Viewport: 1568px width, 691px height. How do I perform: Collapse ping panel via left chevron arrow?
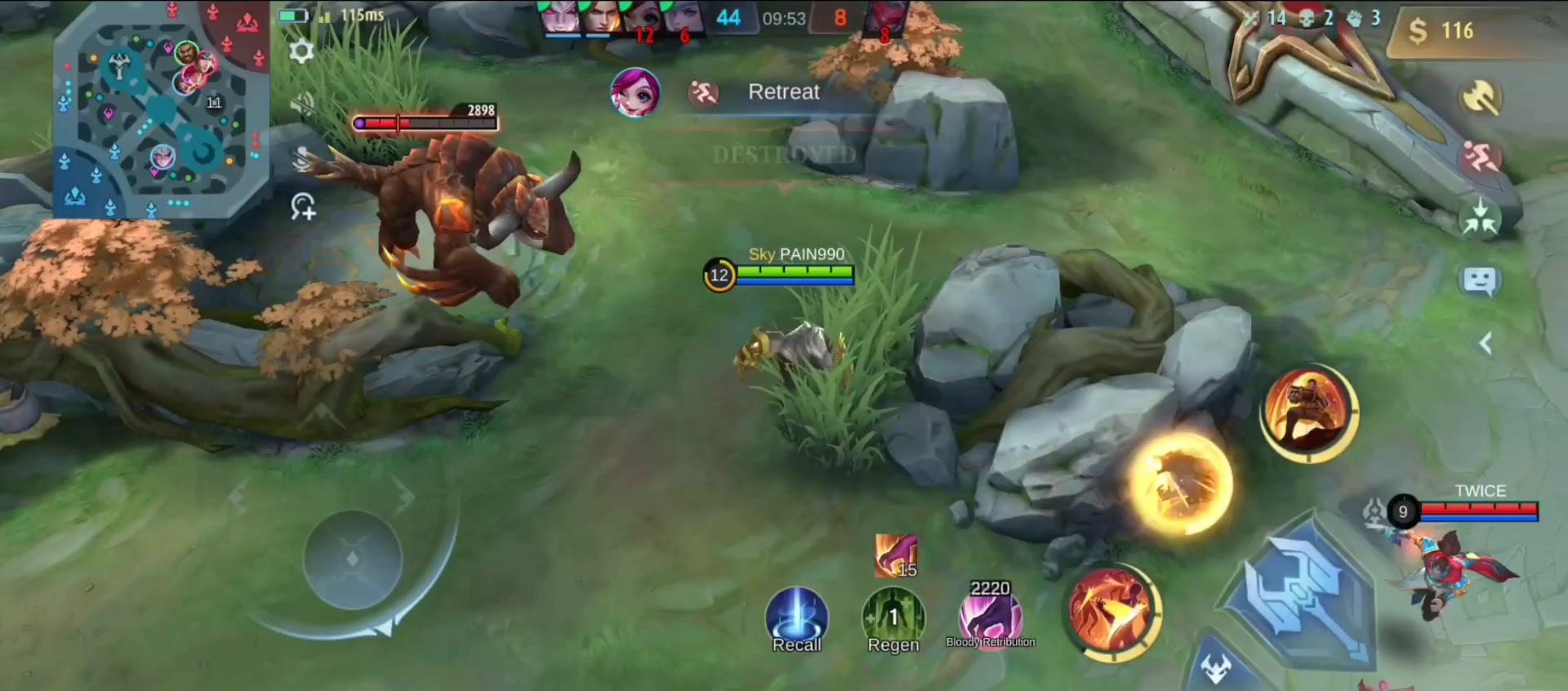[1485, 343]
